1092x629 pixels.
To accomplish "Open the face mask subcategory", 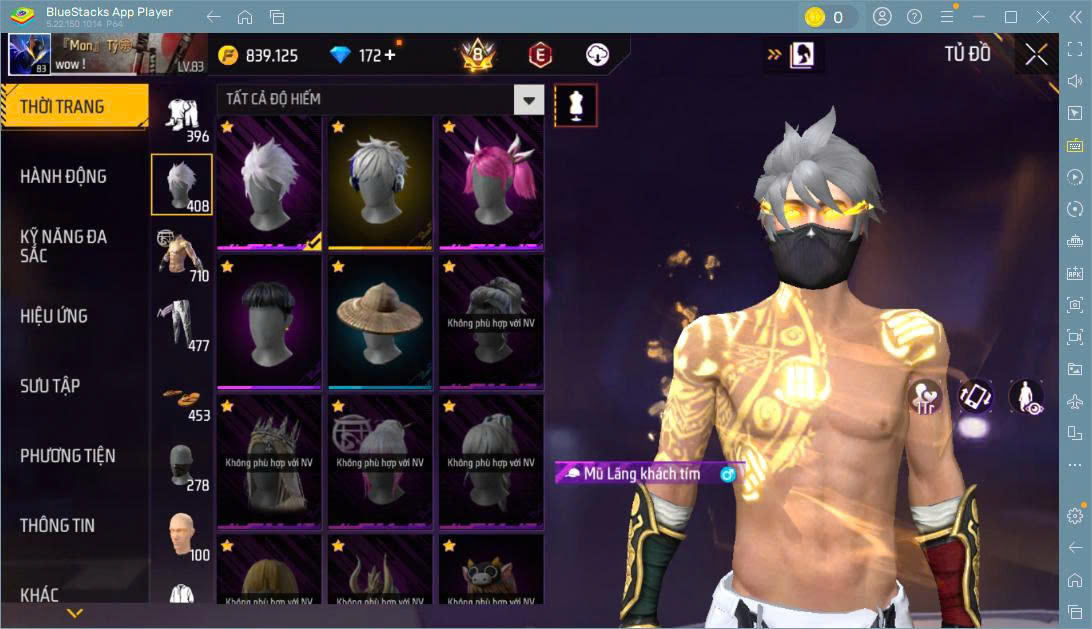I will click(181, 465).
